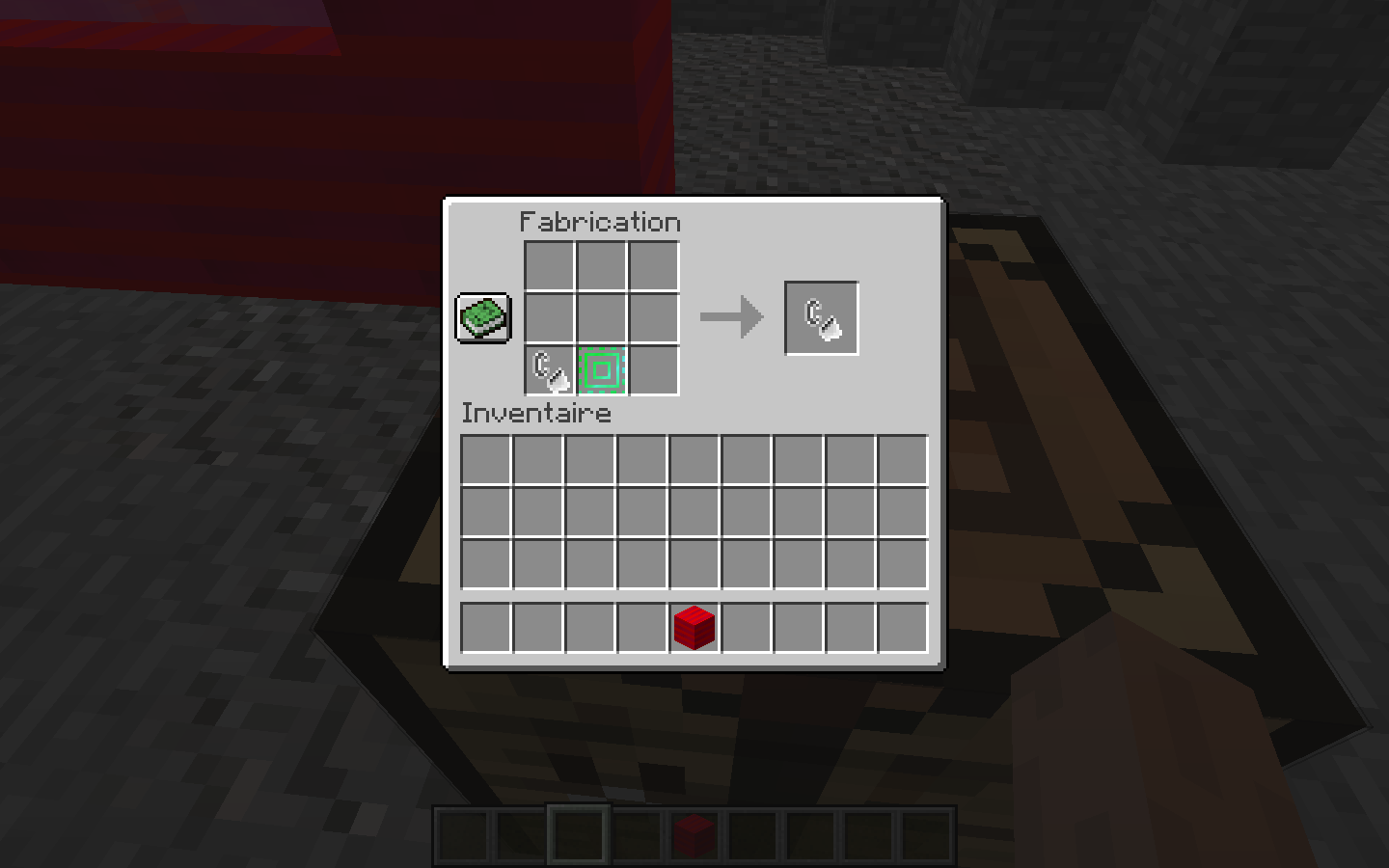Click the bottom-right crafting grid slot
The width and height of the screenshot is (1389, 868).
point(653,369)
